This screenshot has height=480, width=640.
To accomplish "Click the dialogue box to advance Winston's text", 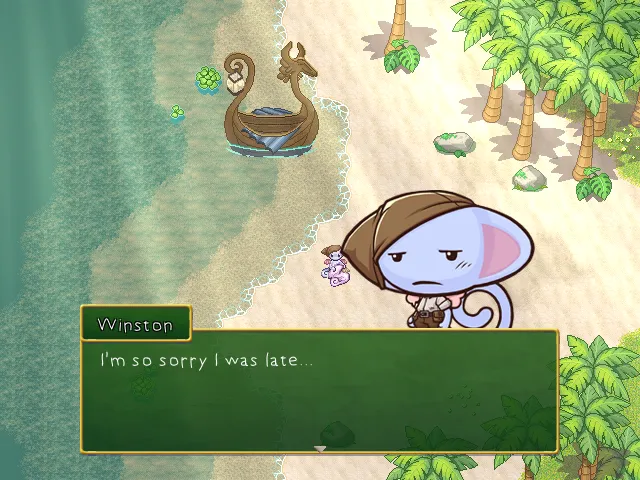I will (x=320, y=391).
